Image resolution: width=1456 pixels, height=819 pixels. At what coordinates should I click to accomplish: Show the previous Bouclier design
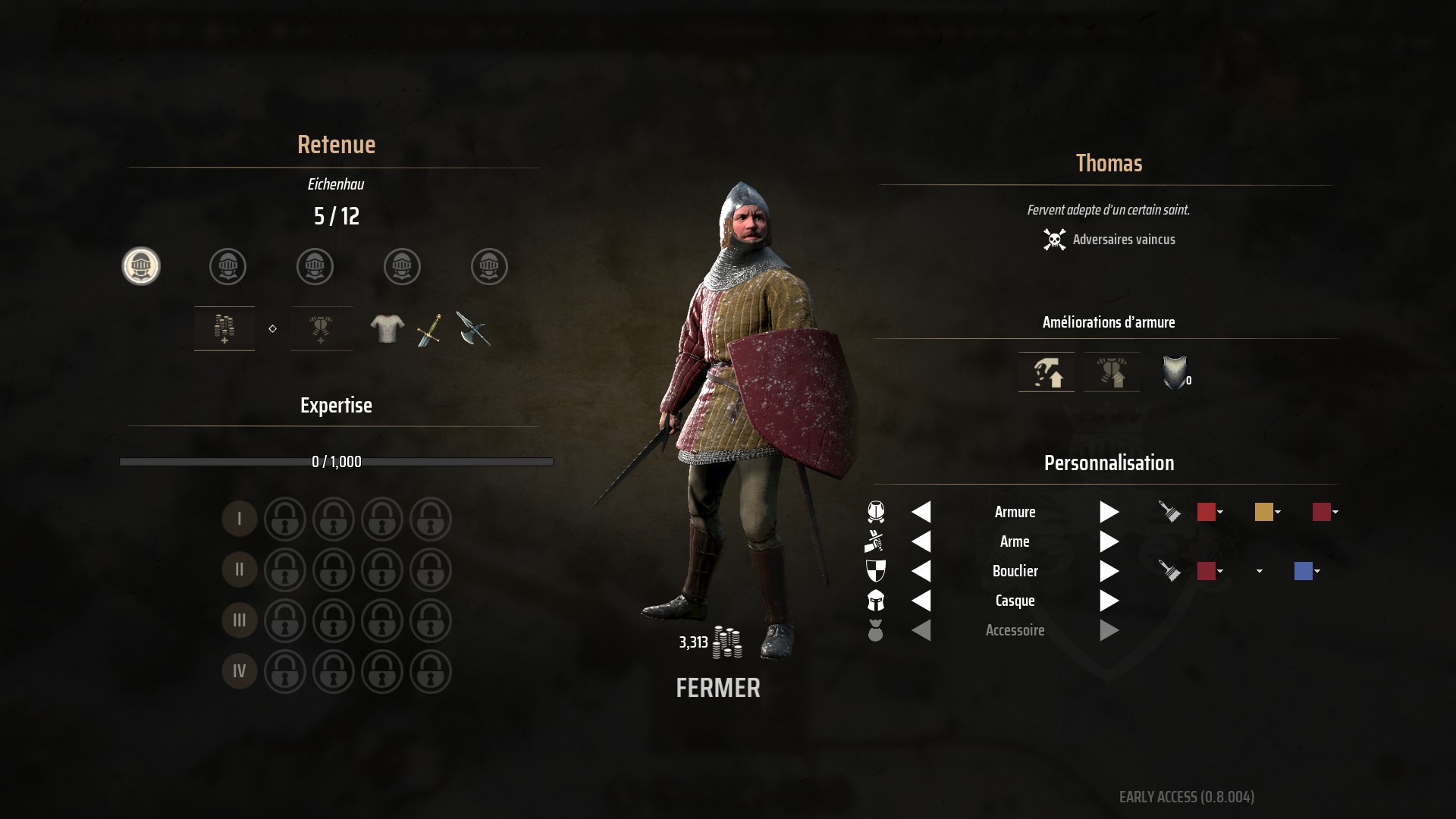921,571
